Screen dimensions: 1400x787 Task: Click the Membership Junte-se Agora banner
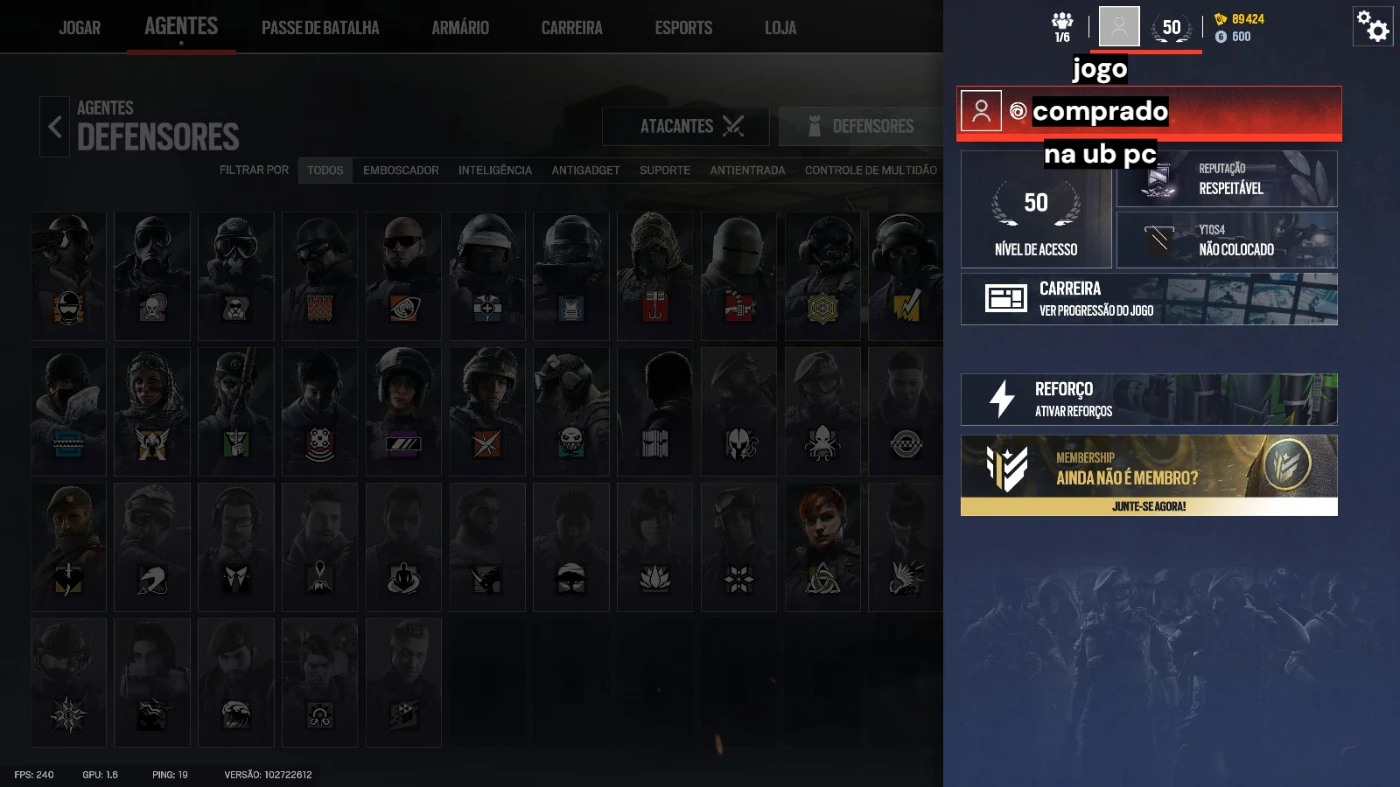point(1149,475)
